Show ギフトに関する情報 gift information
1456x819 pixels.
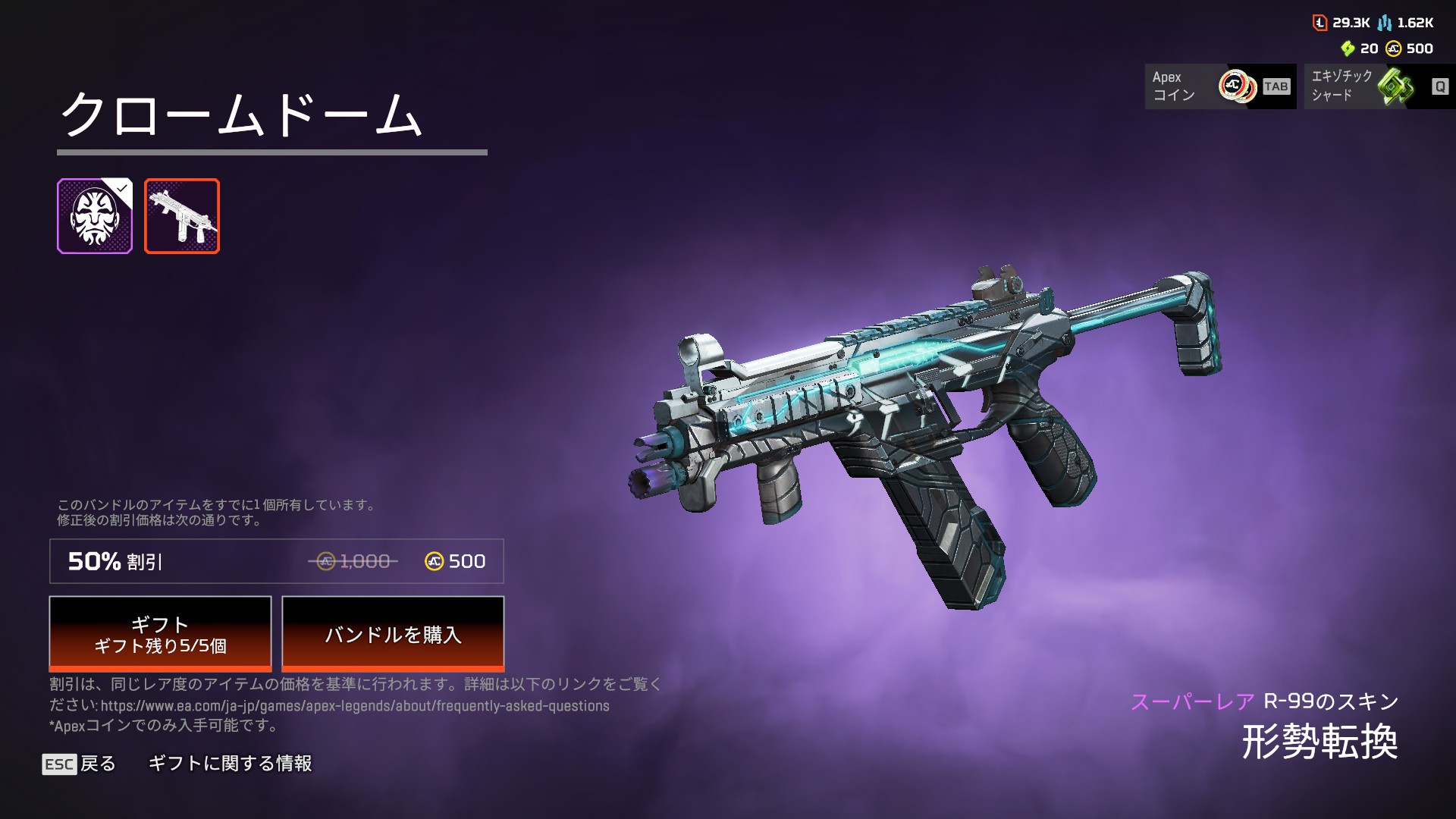(230, 764)
